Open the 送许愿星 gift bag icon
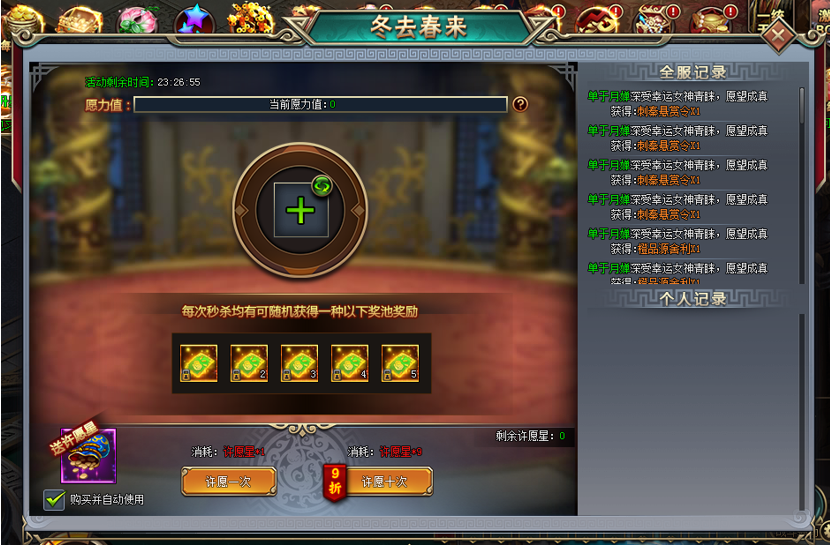 (x=89, y=457)
